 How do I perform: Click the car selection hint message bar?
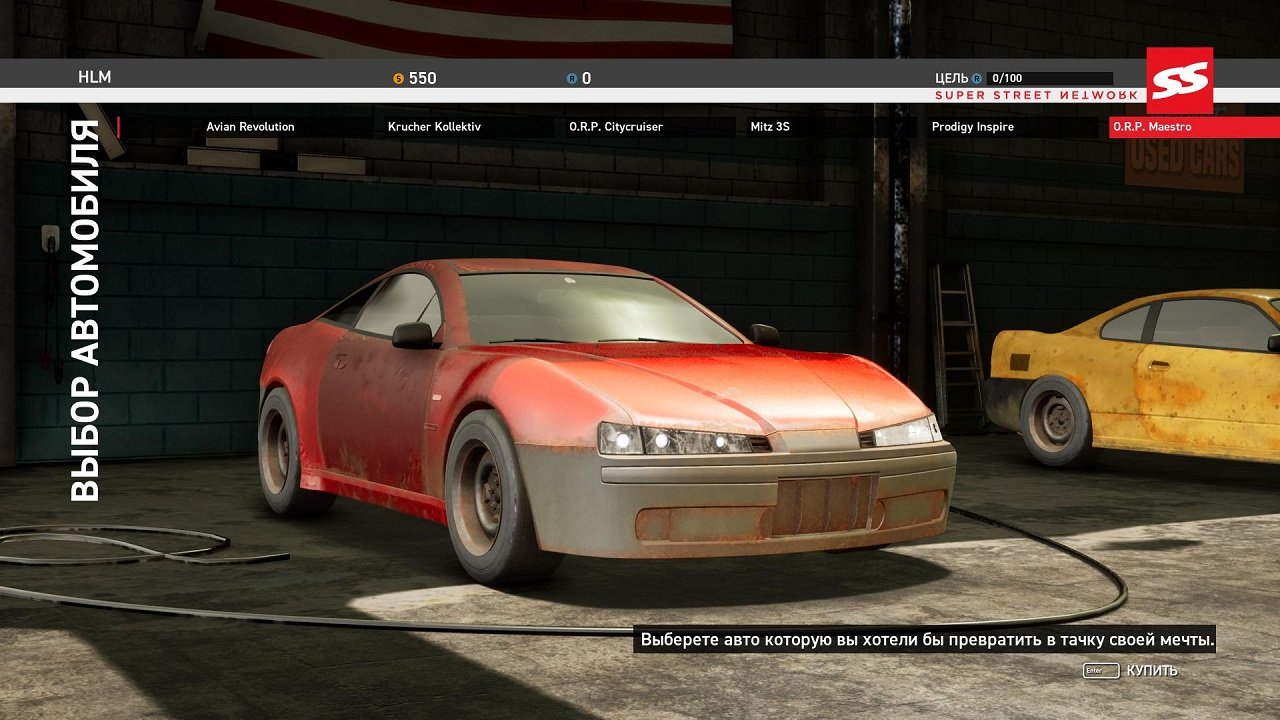pos(925,640)
